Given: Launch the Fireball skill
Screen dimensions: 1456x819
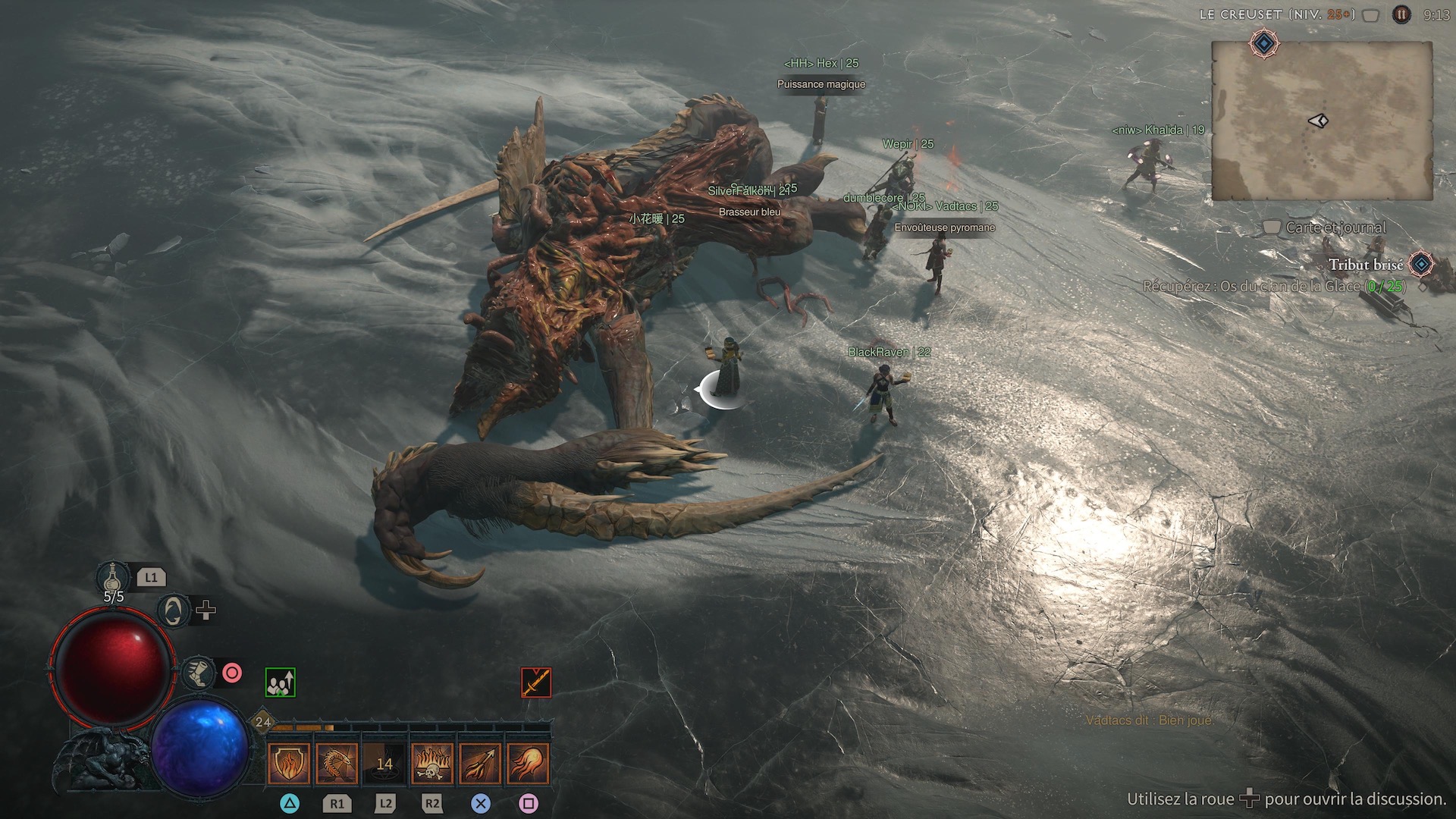Looking at the screenshot, I should [528, 763].
